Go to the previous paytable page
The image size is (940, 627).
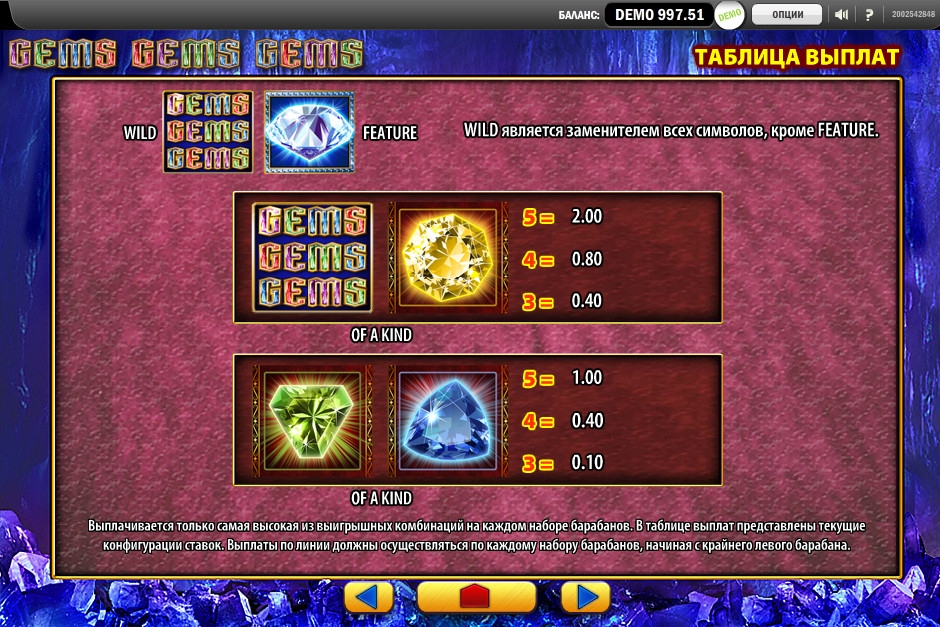coord(369,597)
